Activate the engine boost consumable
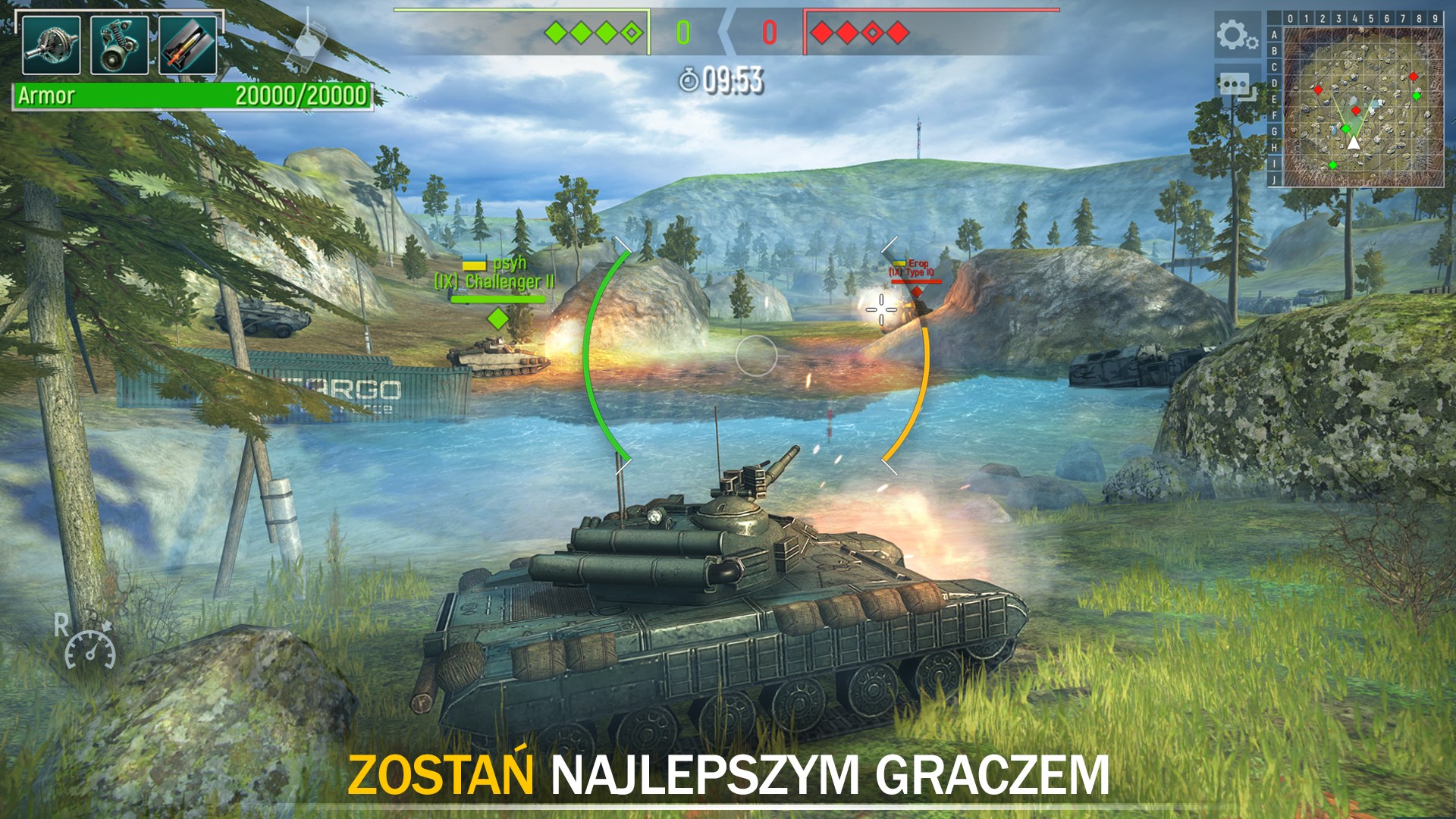The image size is (1456, 819). [x=118, y=45]
